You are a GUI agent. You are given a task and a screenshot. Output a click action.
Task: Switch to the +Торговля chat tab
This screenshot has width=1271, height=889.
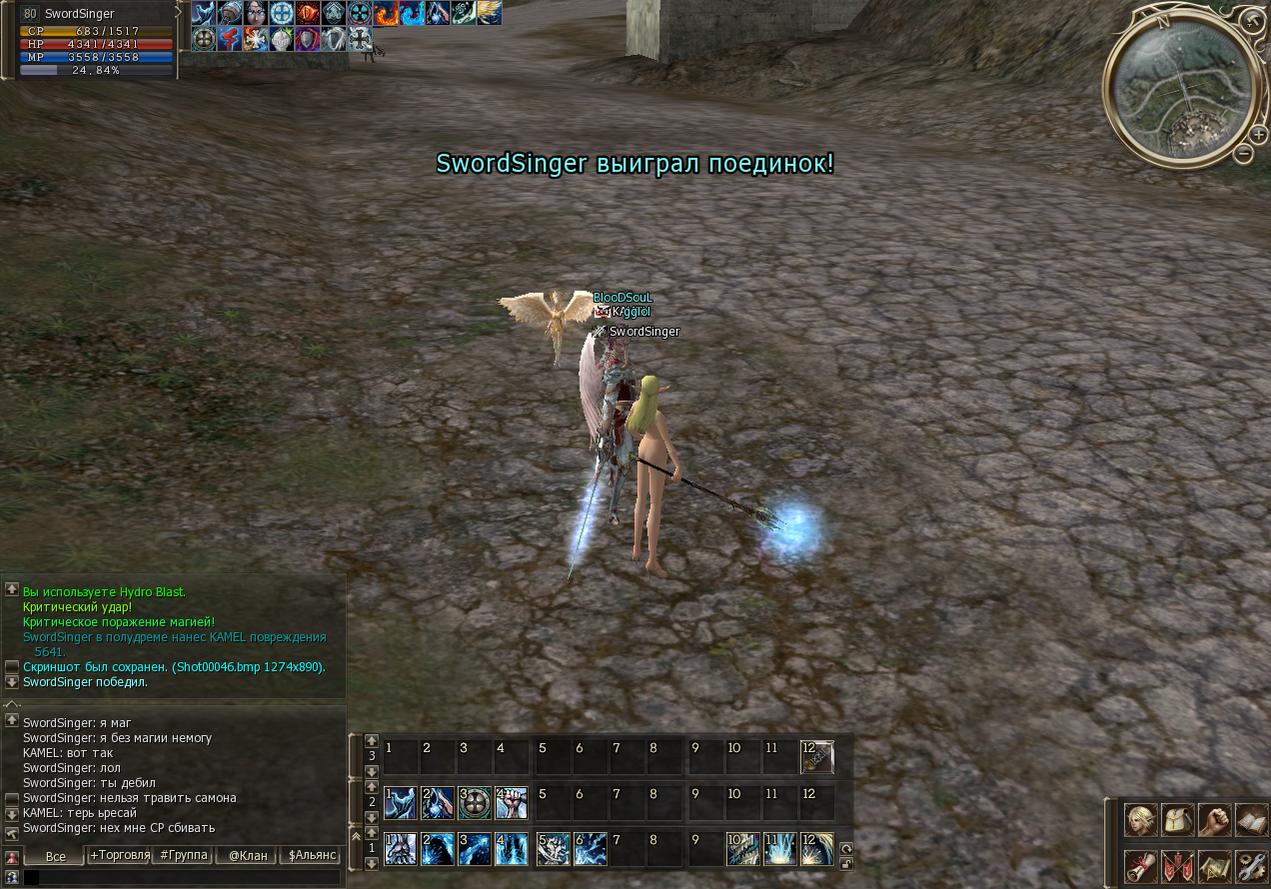pos(119,855)
